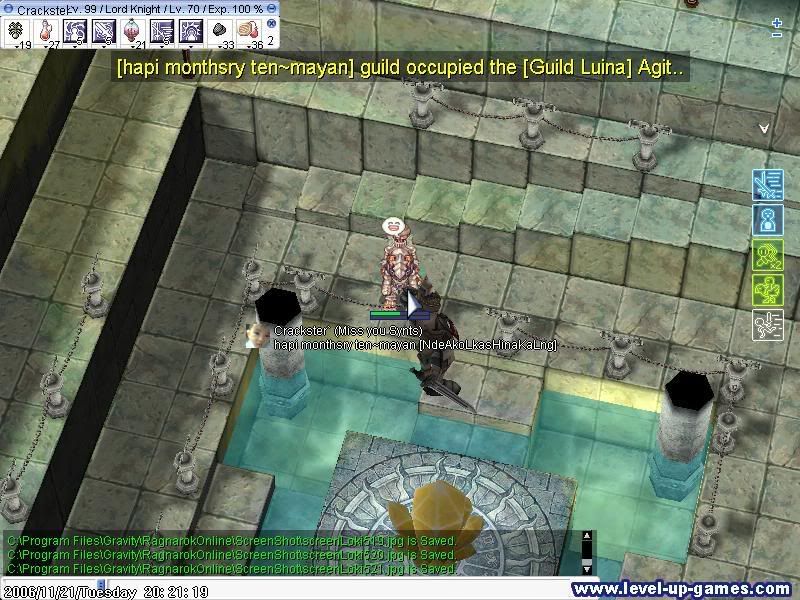
Task: Minimize the Crackster basic info window
Action: tap(272, 8)
